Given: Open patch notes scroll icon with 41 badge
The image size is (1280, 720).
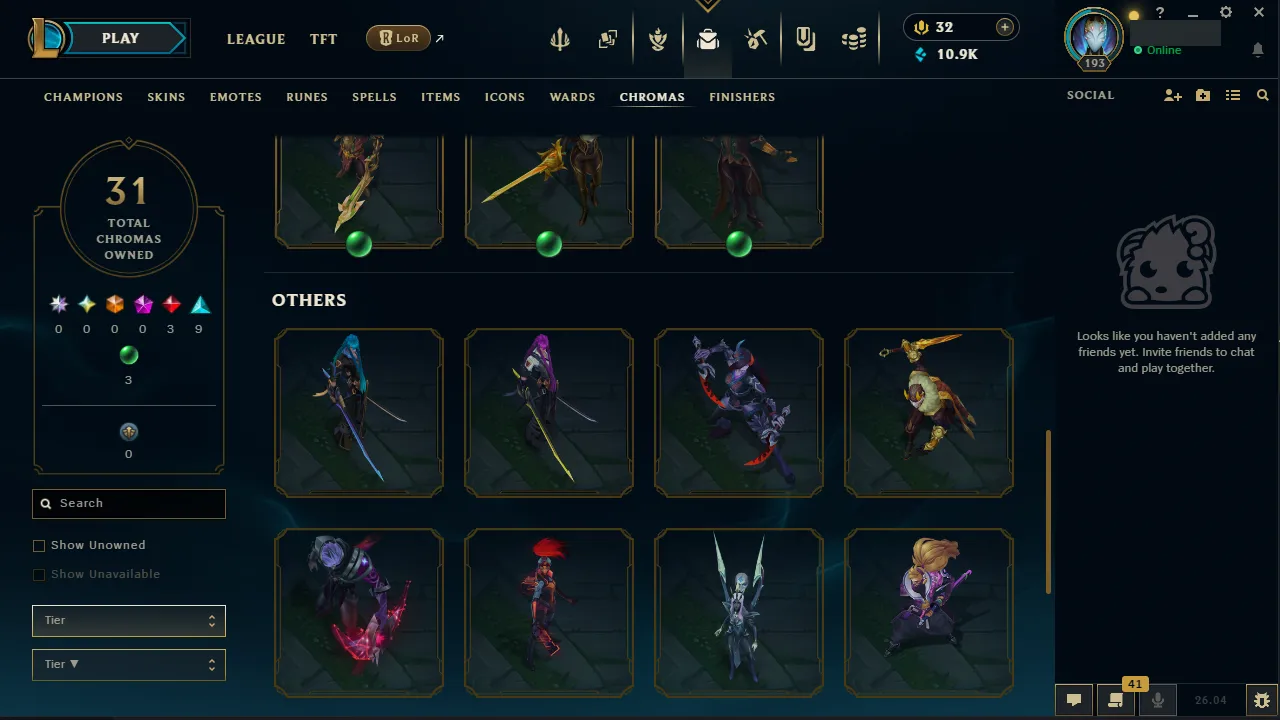Looking at the screenshot, I should [1115, 700].
